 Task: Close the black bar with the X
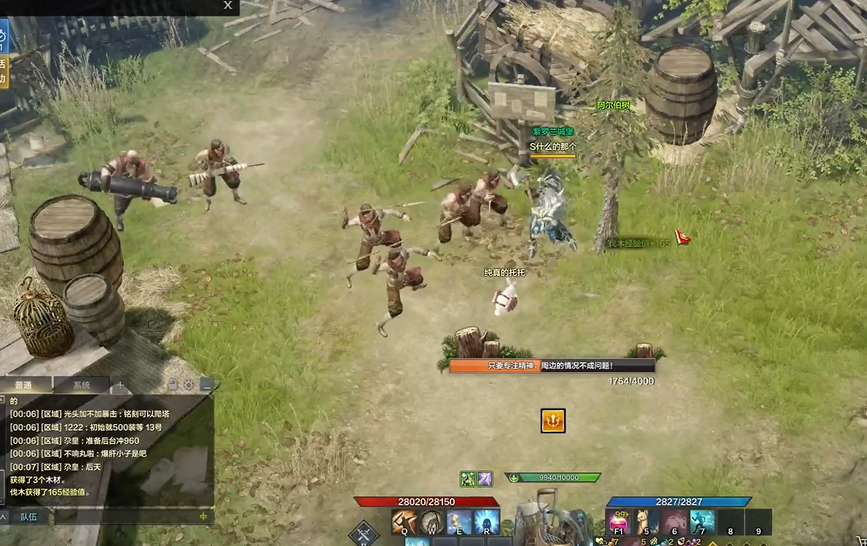click(x=228, y=5)
